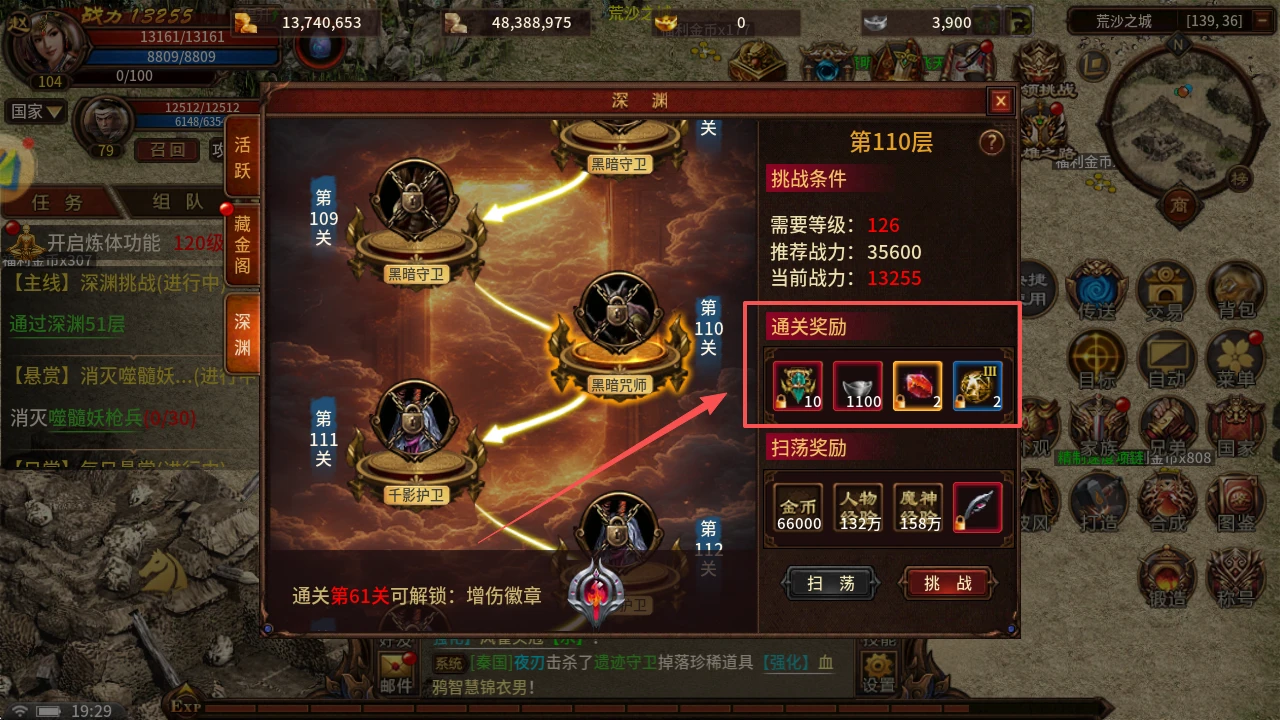The image size is (1280, 720).
Task: Select the 藏金阁 side tab
Action: pos(243,245)
